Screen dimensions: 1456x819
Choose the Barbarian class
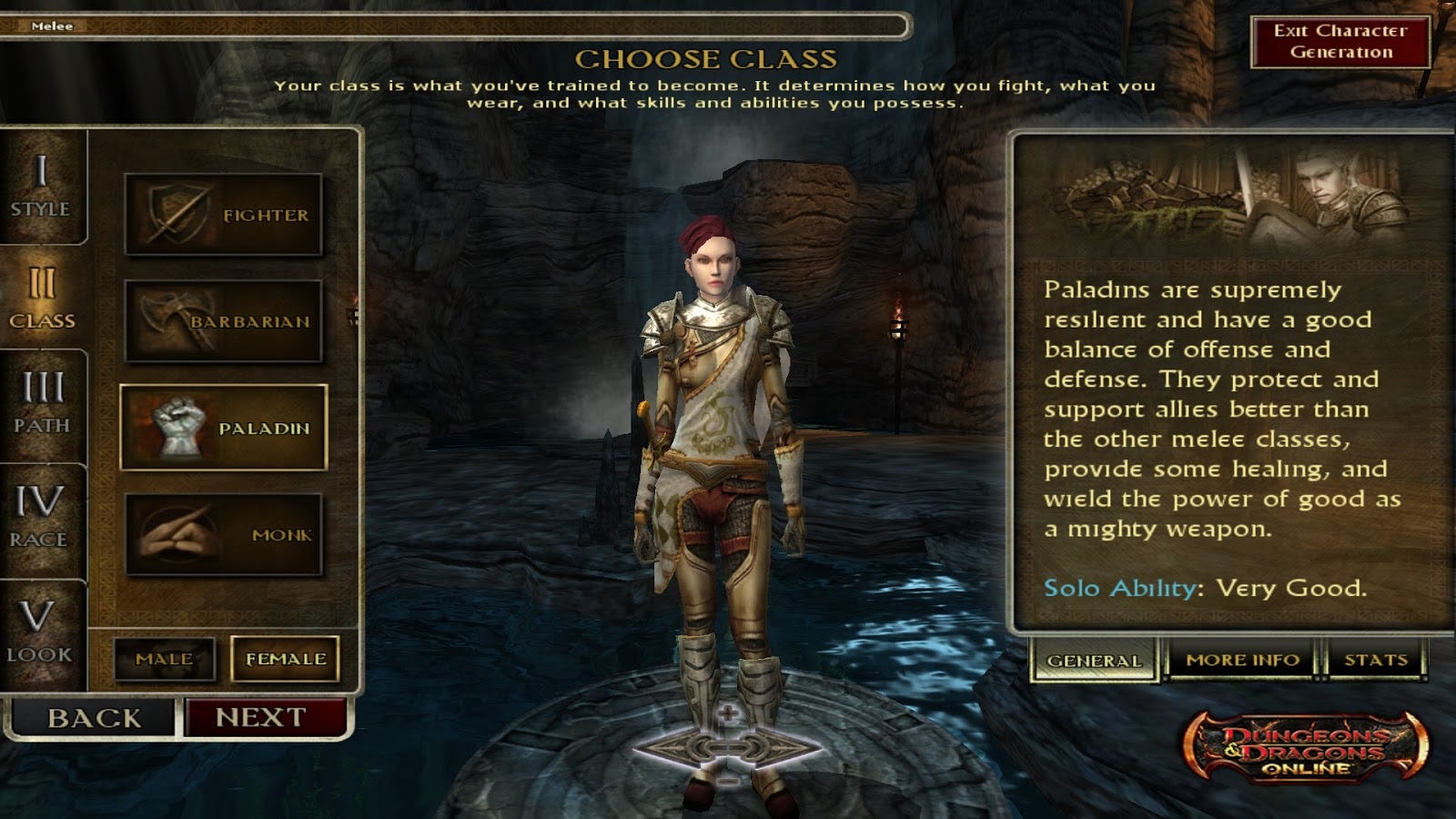[x=224, y=321]
